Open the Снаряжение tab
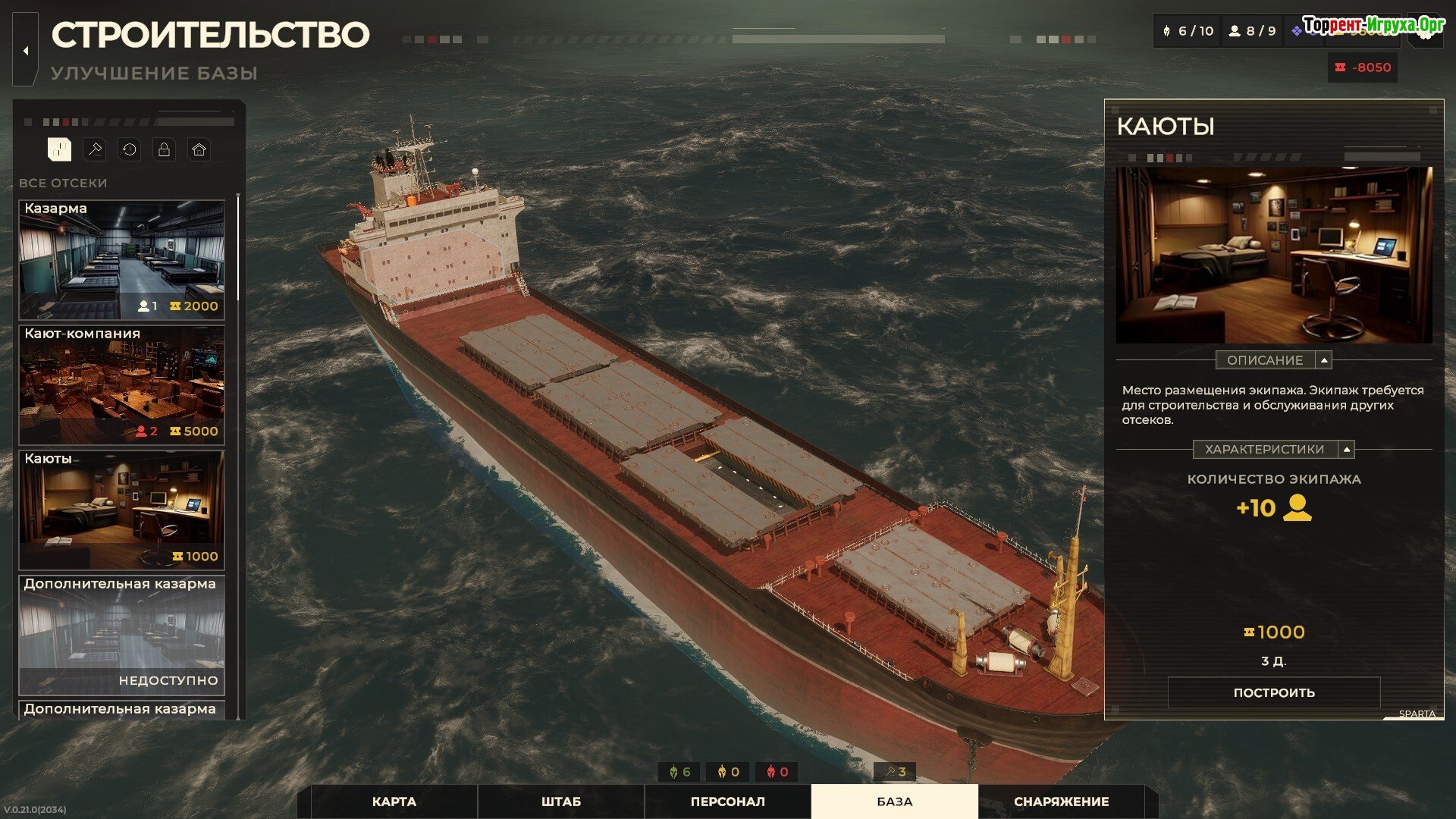The width and height of the screenshot is (1456, 819). point(1061,802)
